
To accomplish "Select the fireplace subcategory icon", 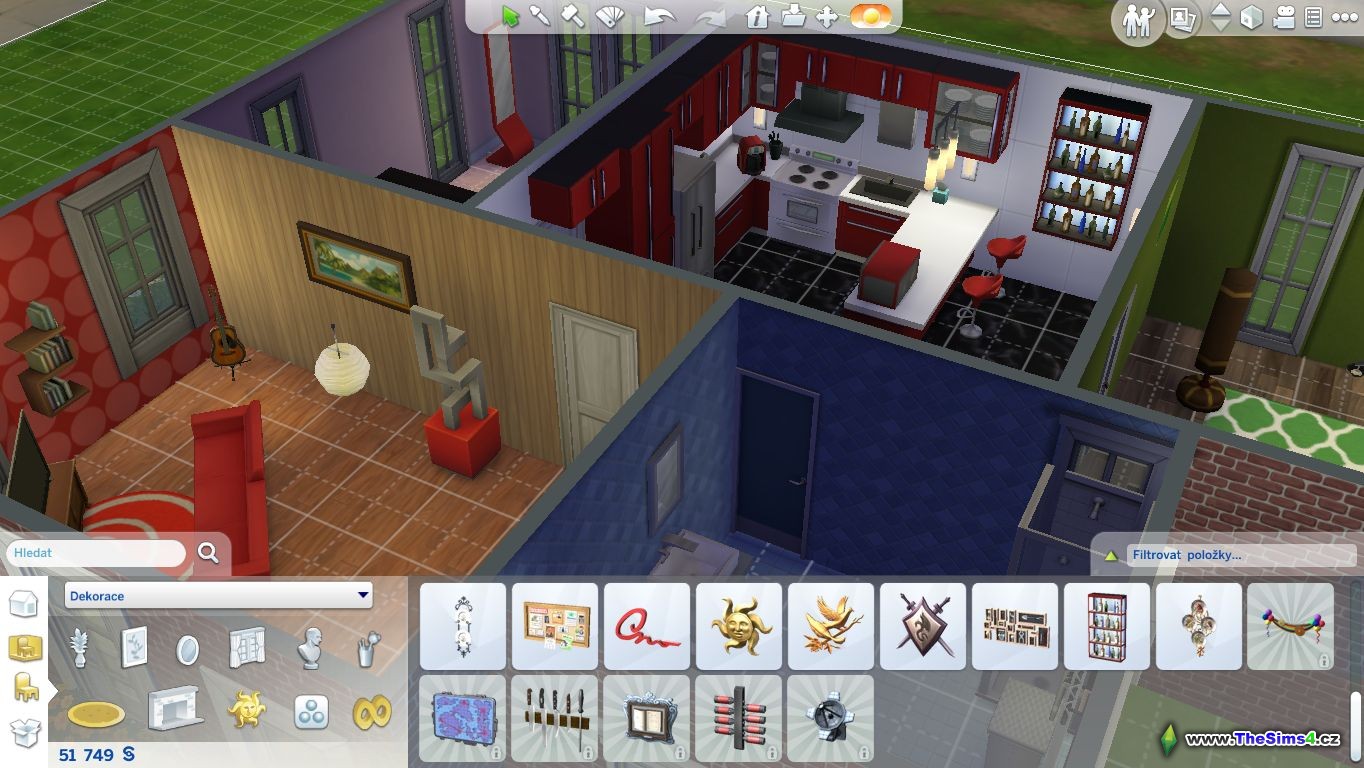I will (x=174, y=709).
